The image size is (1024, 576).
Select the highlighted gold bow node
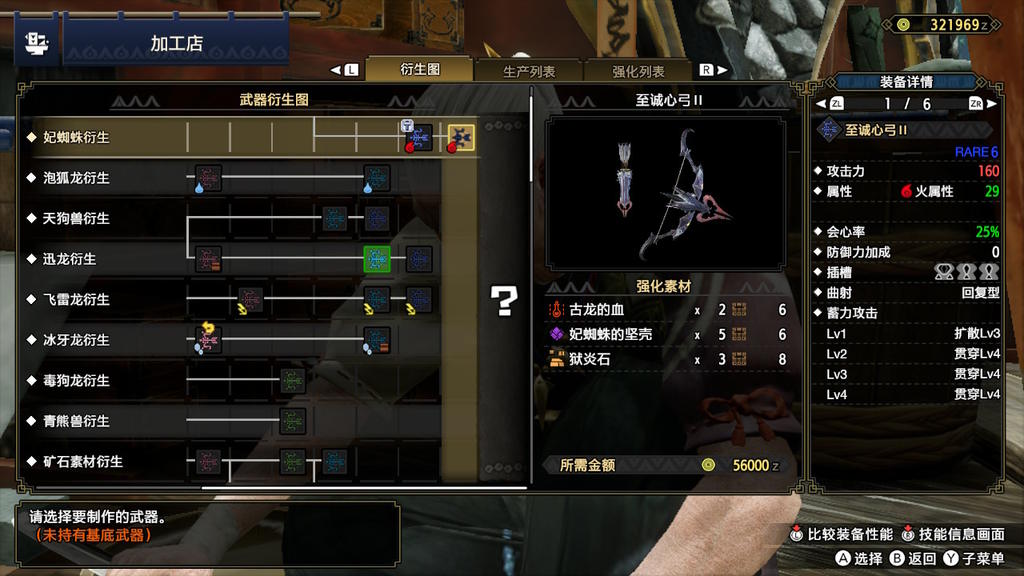coord(461,137)
